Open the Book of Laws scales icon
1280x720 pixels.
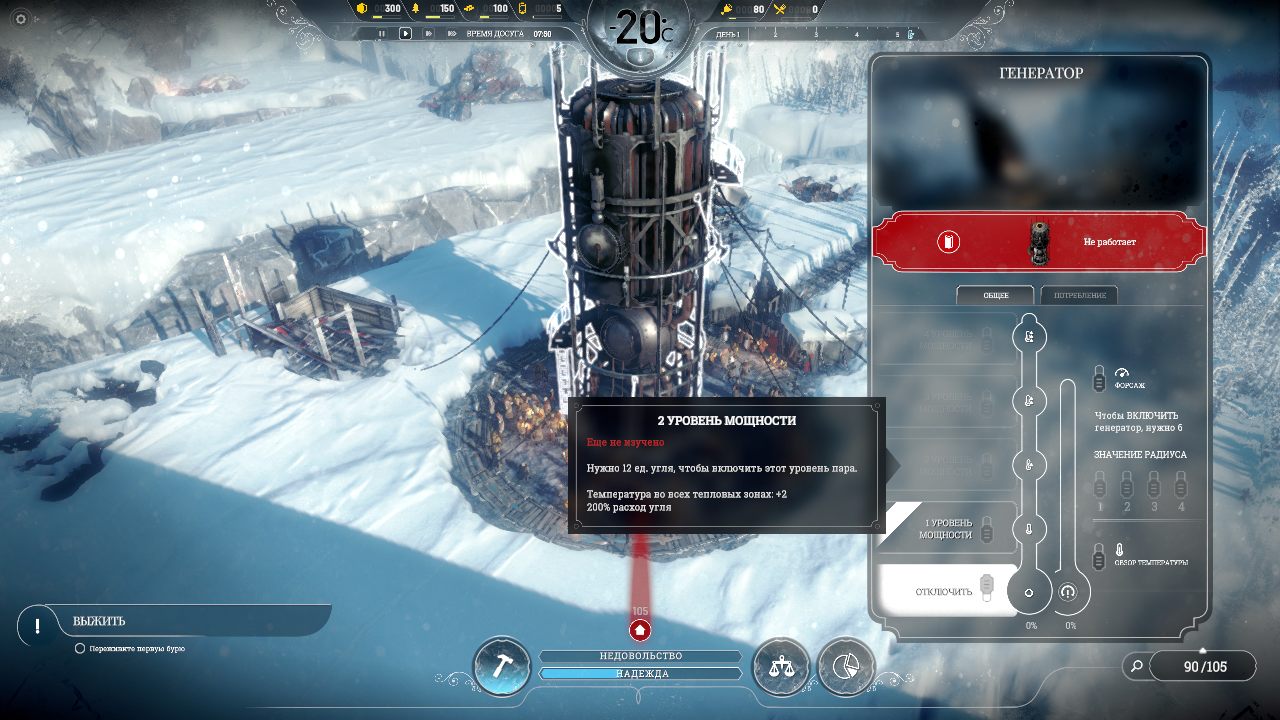pos(780,667)
